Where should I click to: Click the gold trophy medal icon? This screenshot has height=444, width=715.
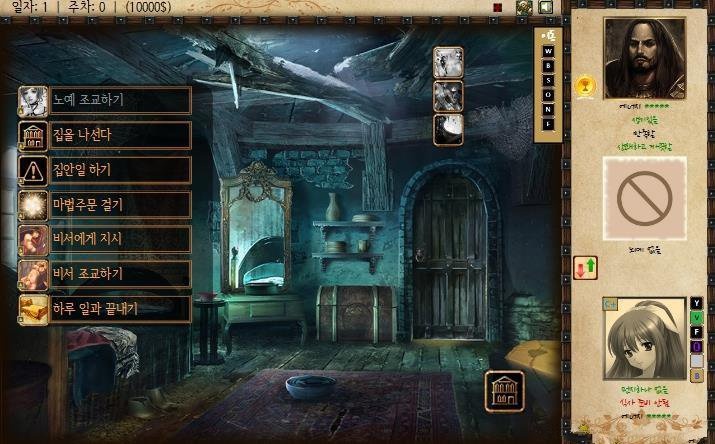click(585, 85)
